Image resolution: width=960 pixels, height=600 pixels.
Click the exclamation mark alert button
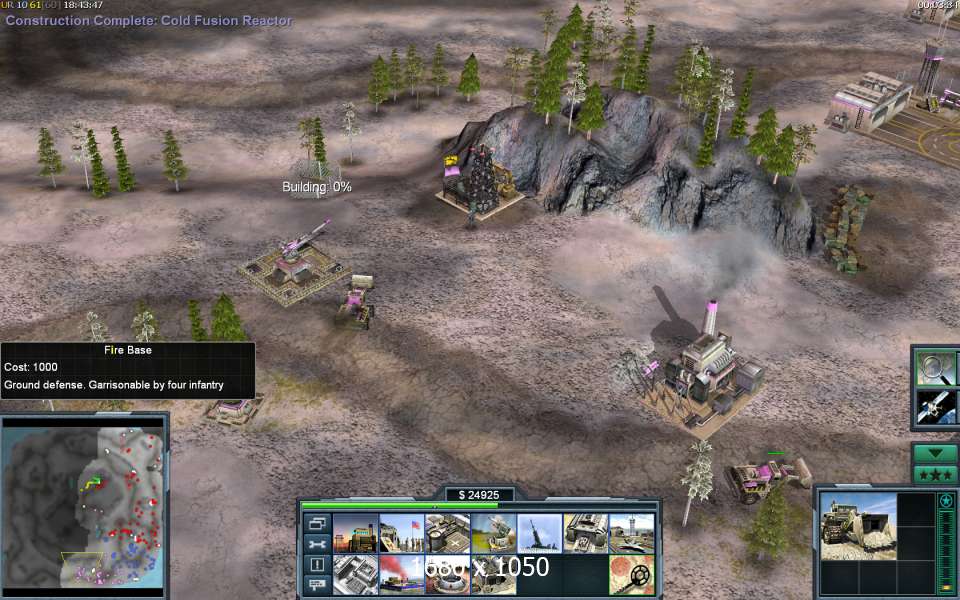pyautogui.click(x=316, y=564)
